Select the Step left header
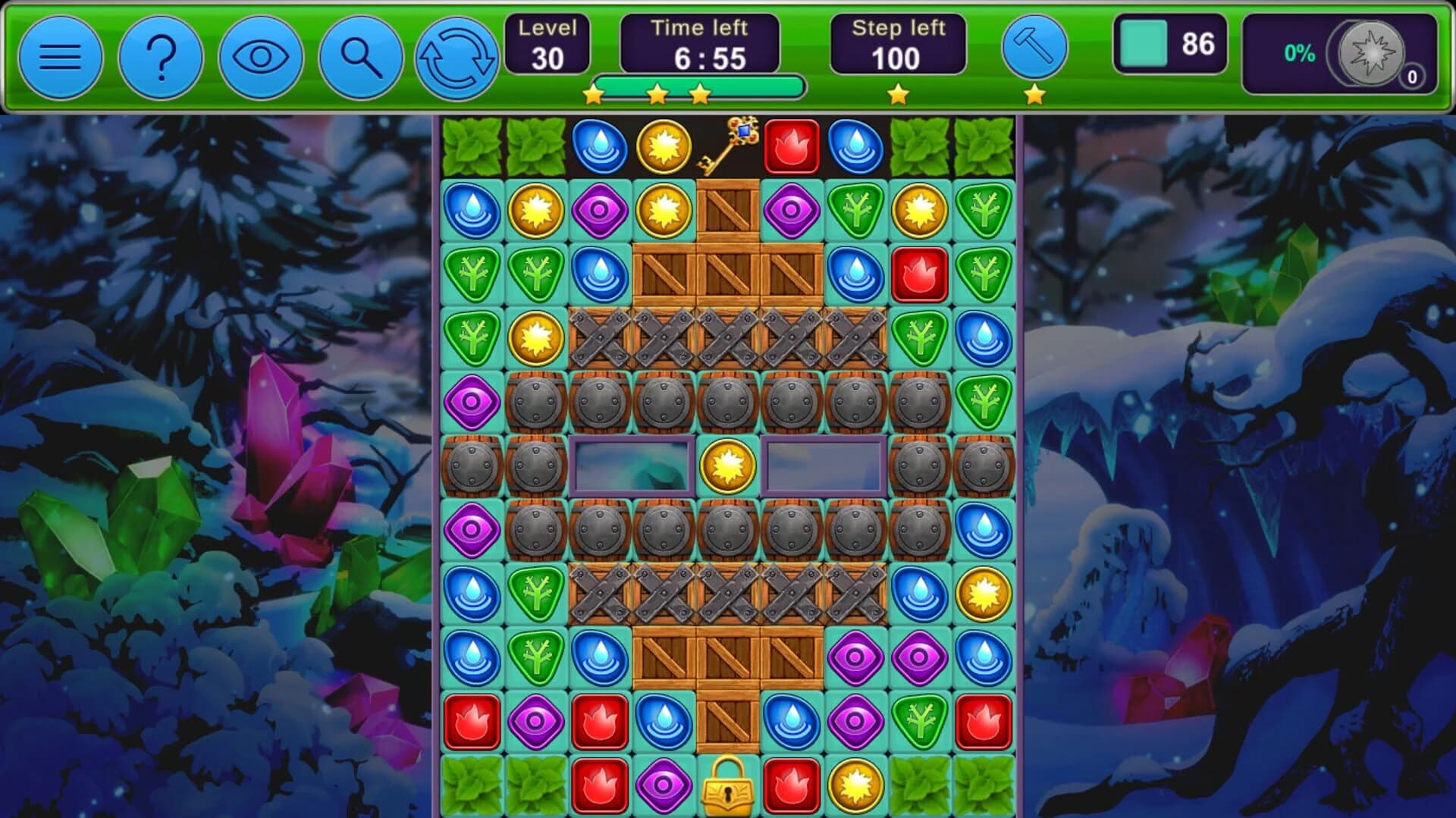Viewport: 1456px width, 818px height. (899, 29)
